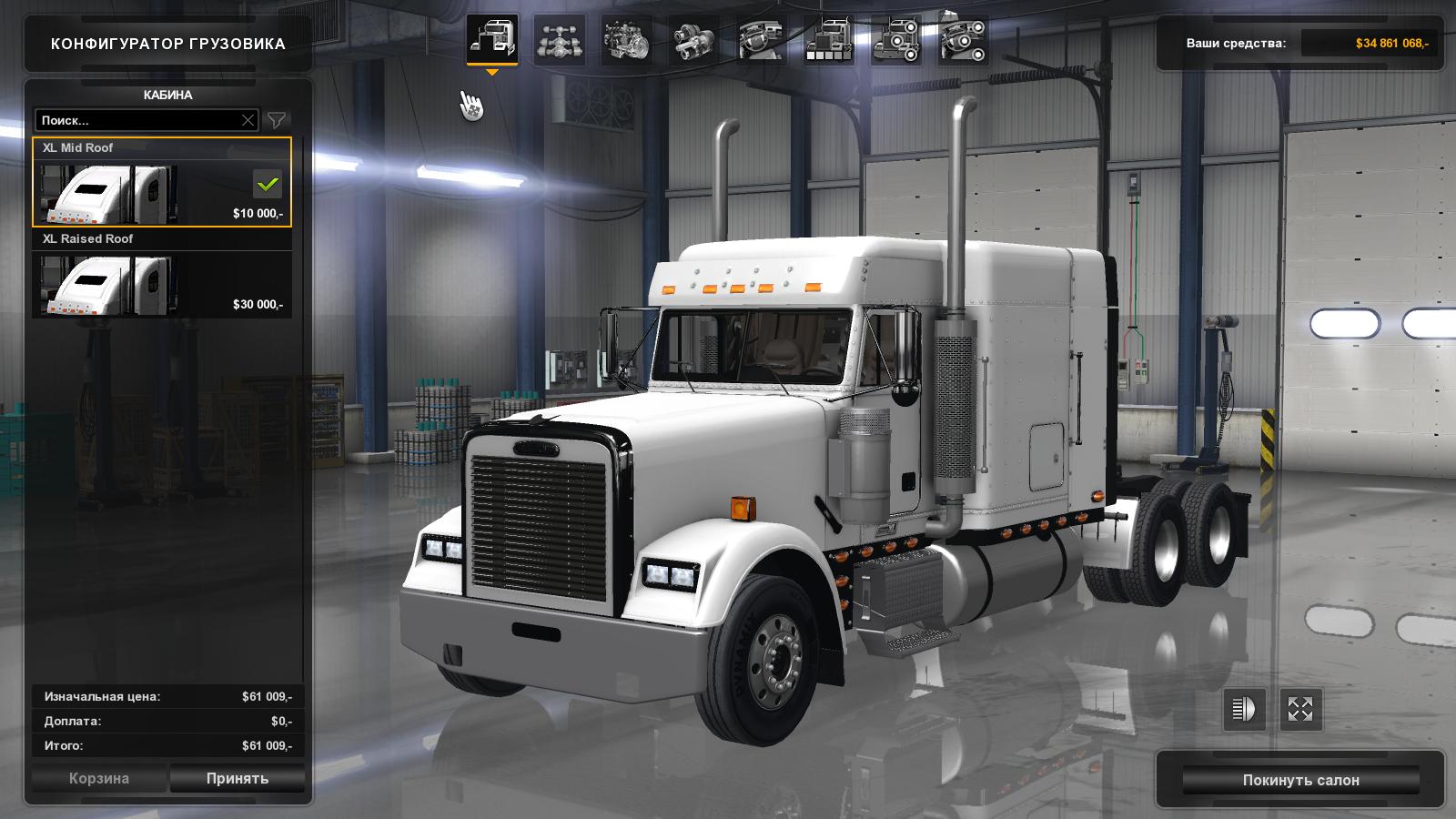Show the interior steering wheel tab
The height and width of the screenshot is (819, 1456).
[x=762, y=40]
